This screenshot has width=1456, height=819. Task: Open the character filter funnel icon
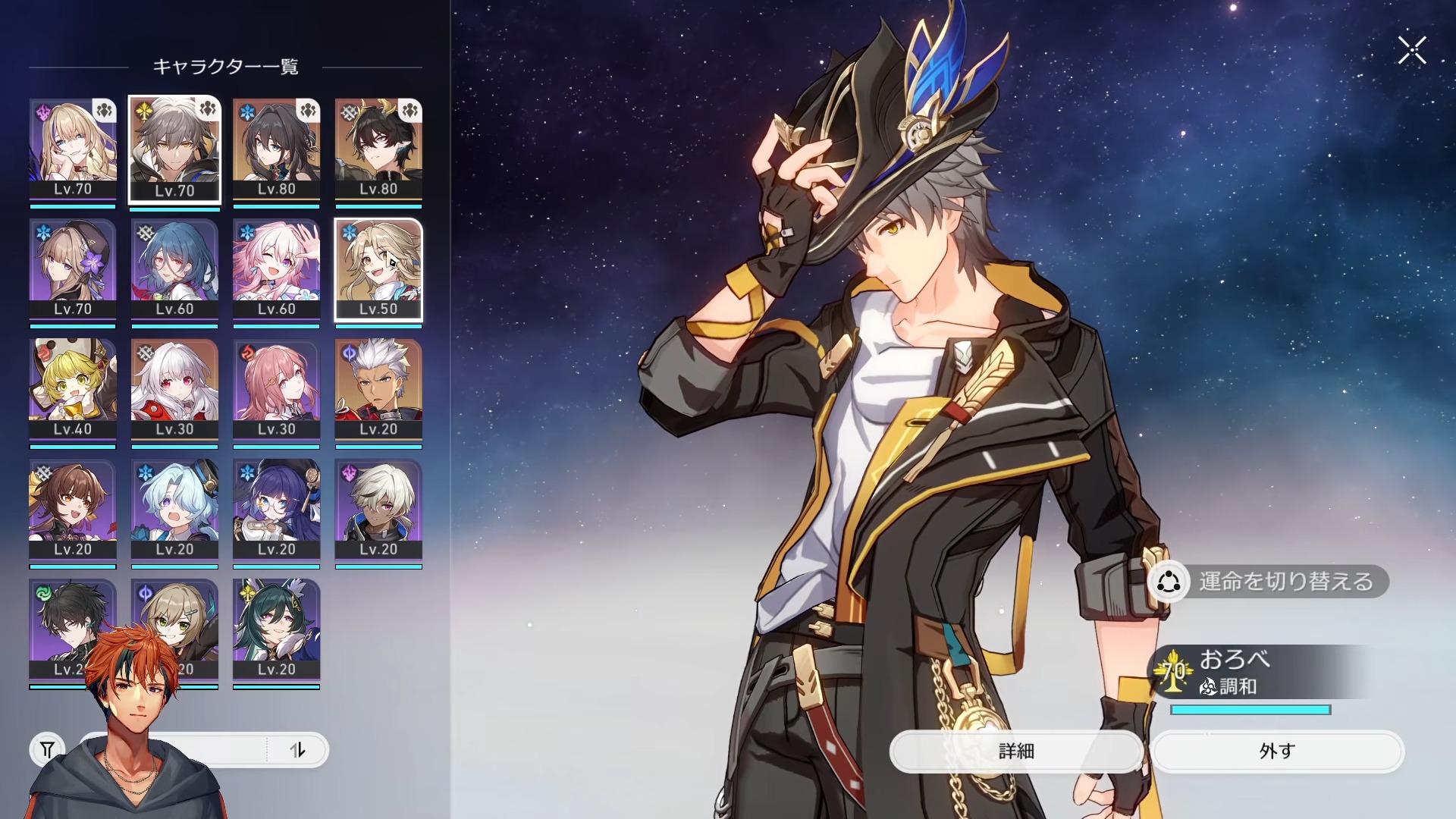[x=47, y=750]
